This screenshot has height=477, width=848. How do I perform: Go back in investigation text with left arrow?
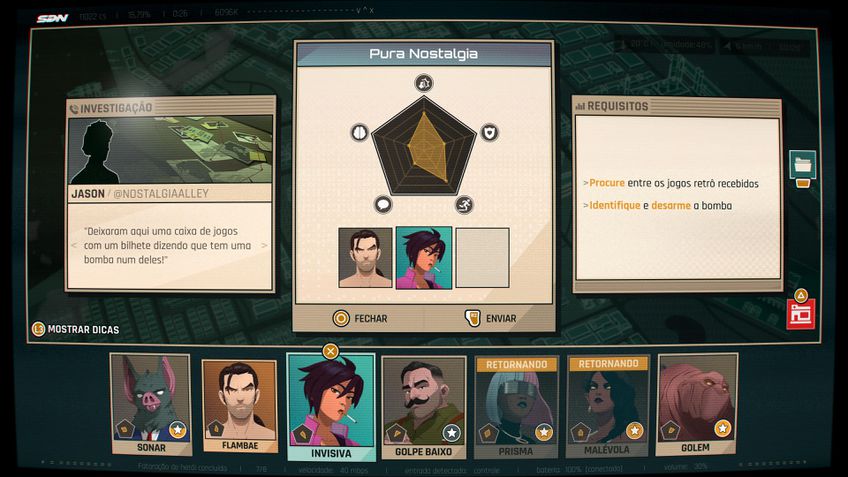click(x=73, y=245)
